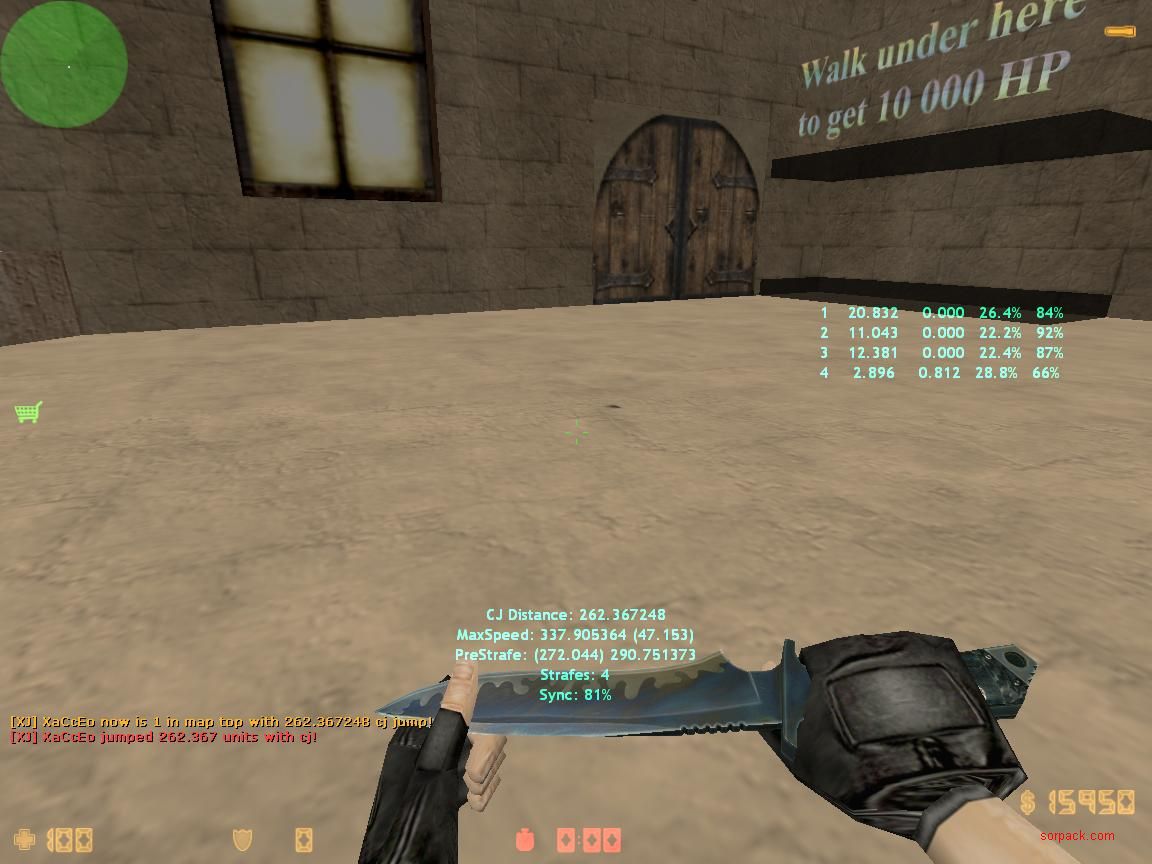Screen dimensions: 1152x864
Task: Open the sorpack.com watermark link
Action: click(x=1076, y=836)
